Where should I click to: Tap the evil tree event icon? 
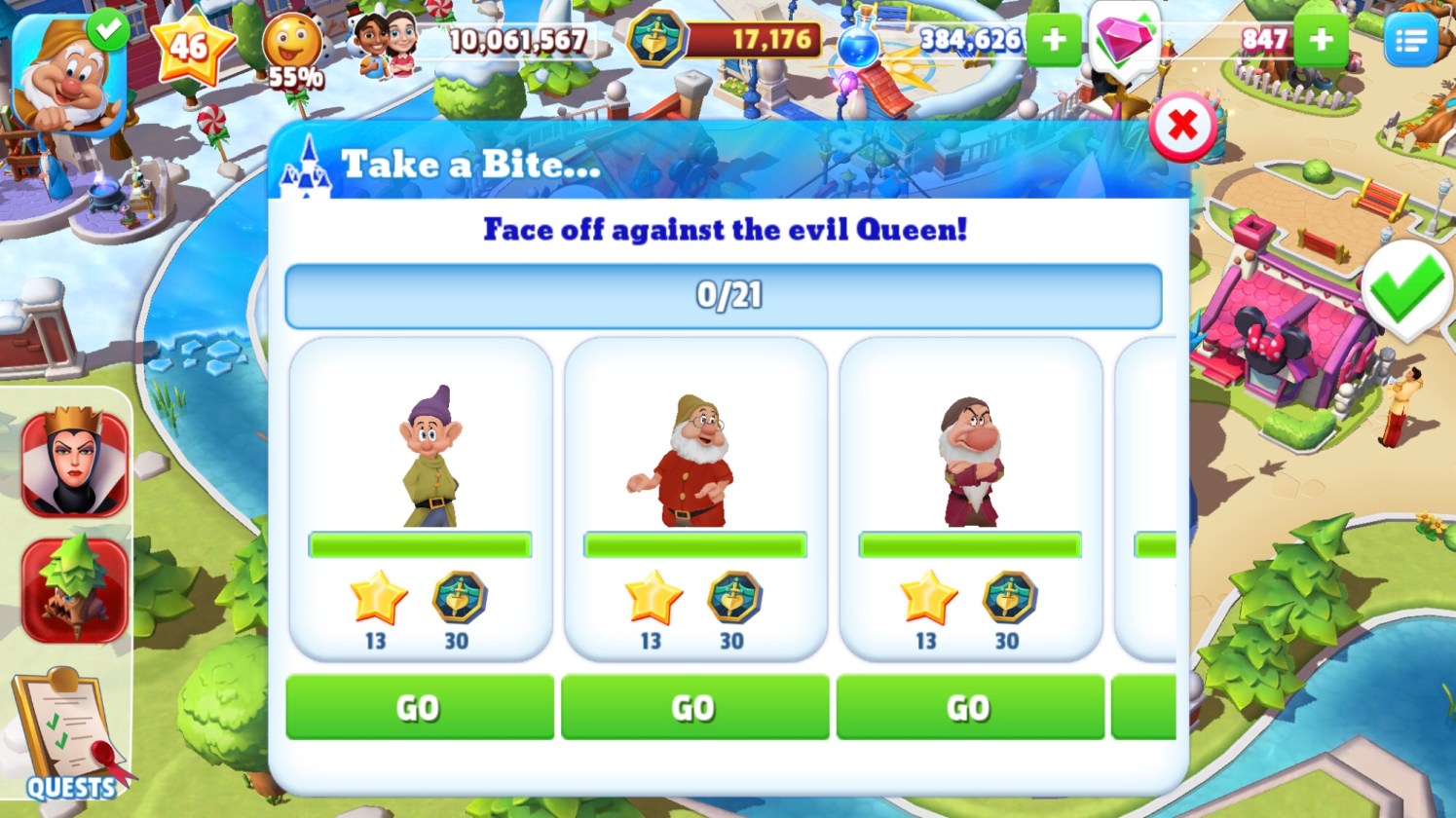75,589
